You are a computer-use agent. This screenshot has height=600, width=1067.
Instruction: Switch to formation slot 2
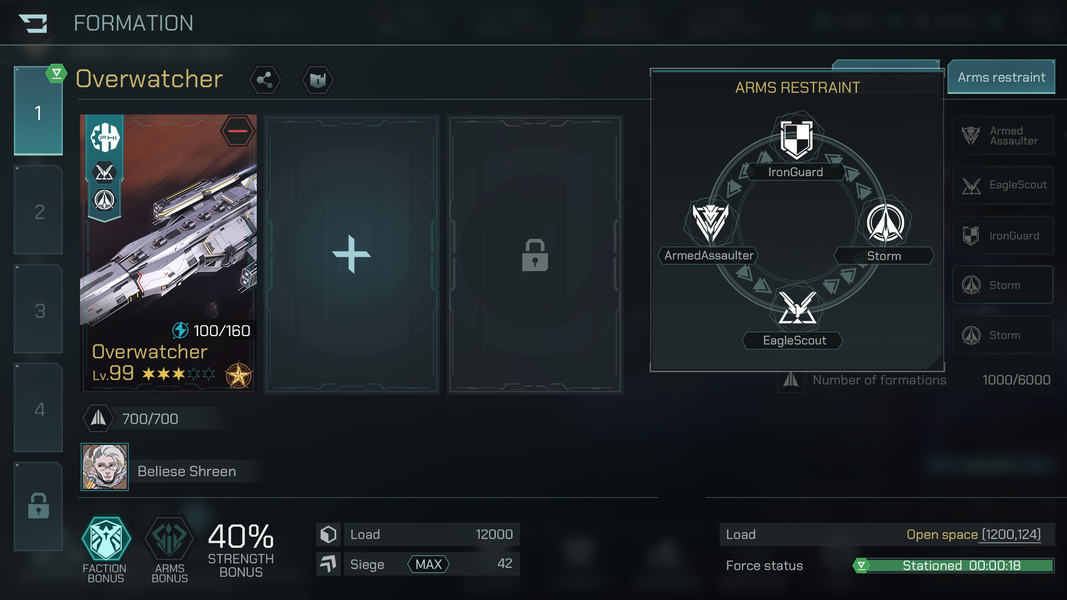[39, 211]
